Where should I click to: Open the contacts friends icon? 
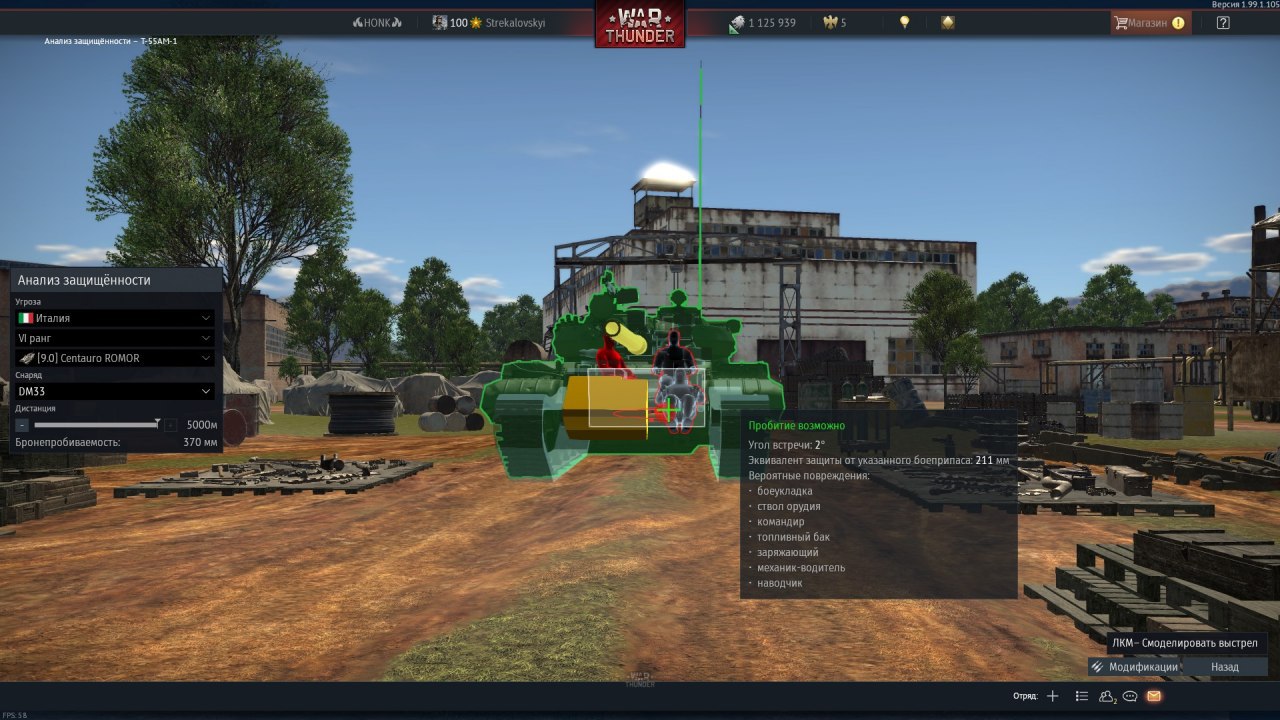pos(1107,696)
